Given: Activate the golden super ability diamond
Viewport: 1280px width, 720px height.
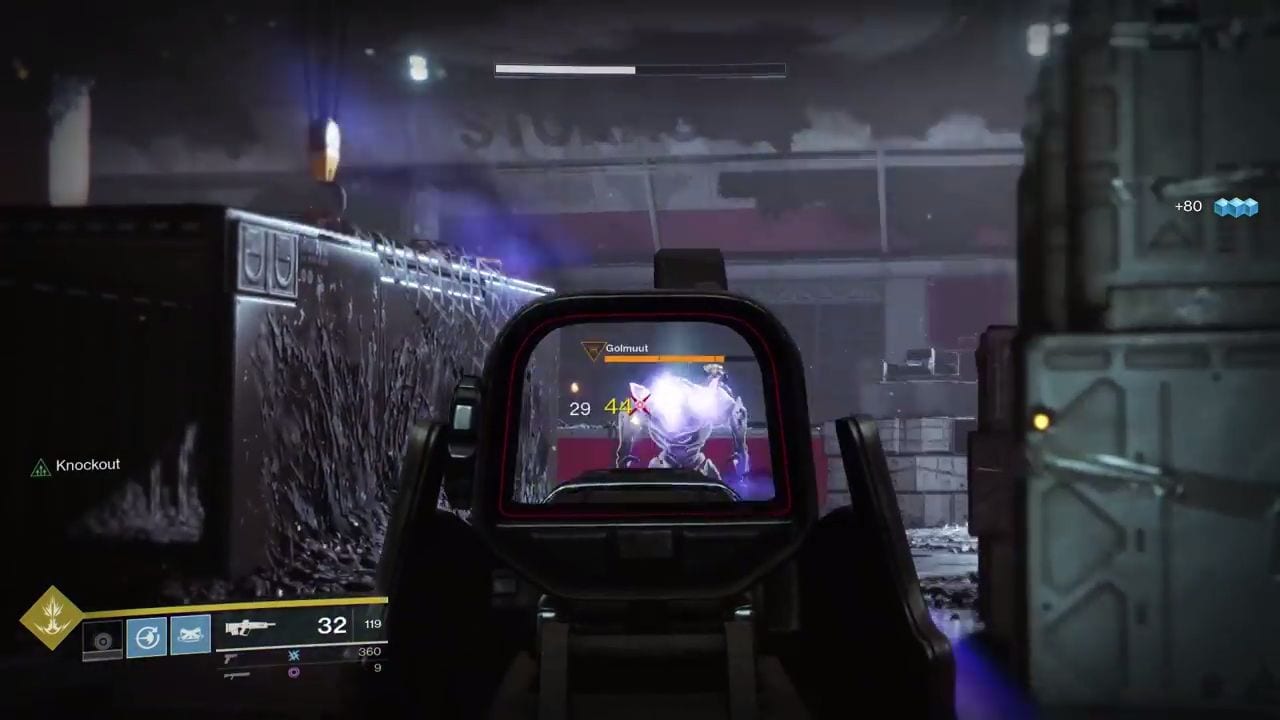Looking at the screenshot, I should pyautogui.click(x=52, y=617).
